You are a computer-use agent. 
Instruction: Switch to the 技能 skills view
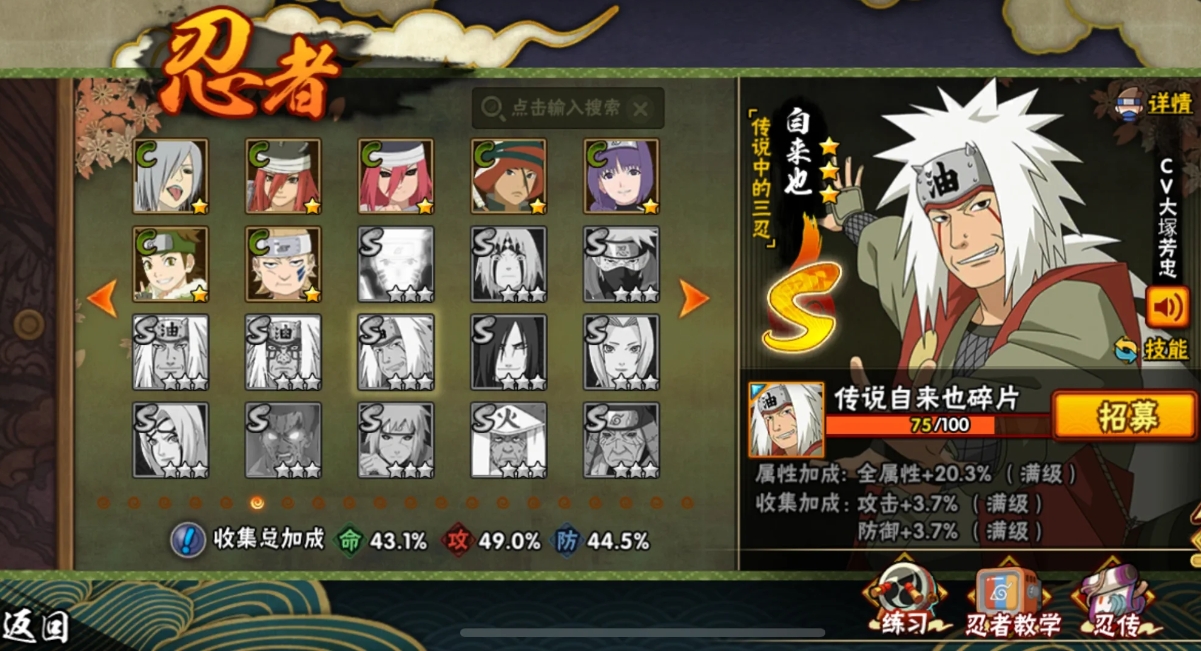pyautogui.click(x=1152, y=349)
